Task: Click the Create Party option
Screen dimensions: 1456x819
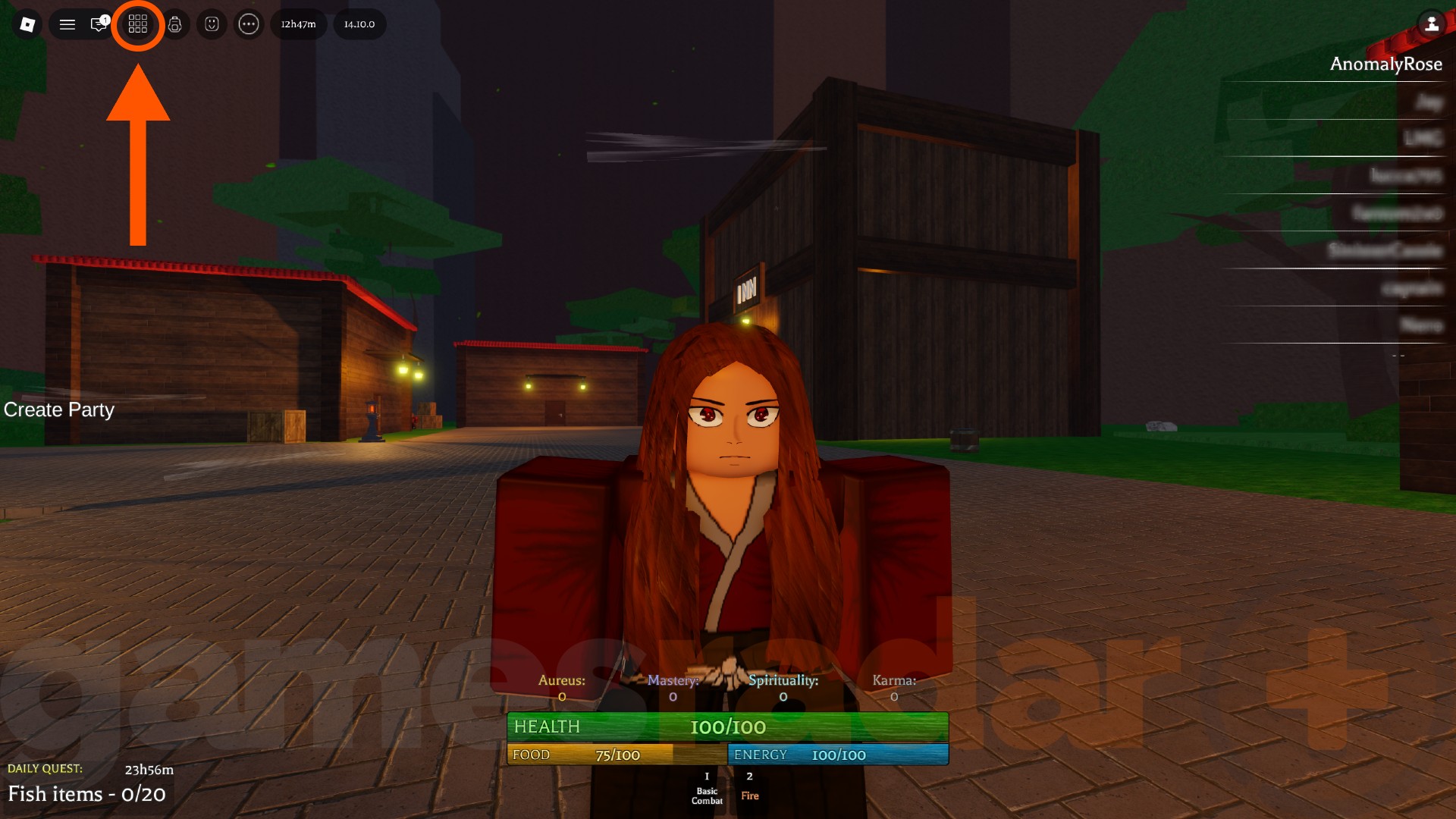Action: pos(58,409)
